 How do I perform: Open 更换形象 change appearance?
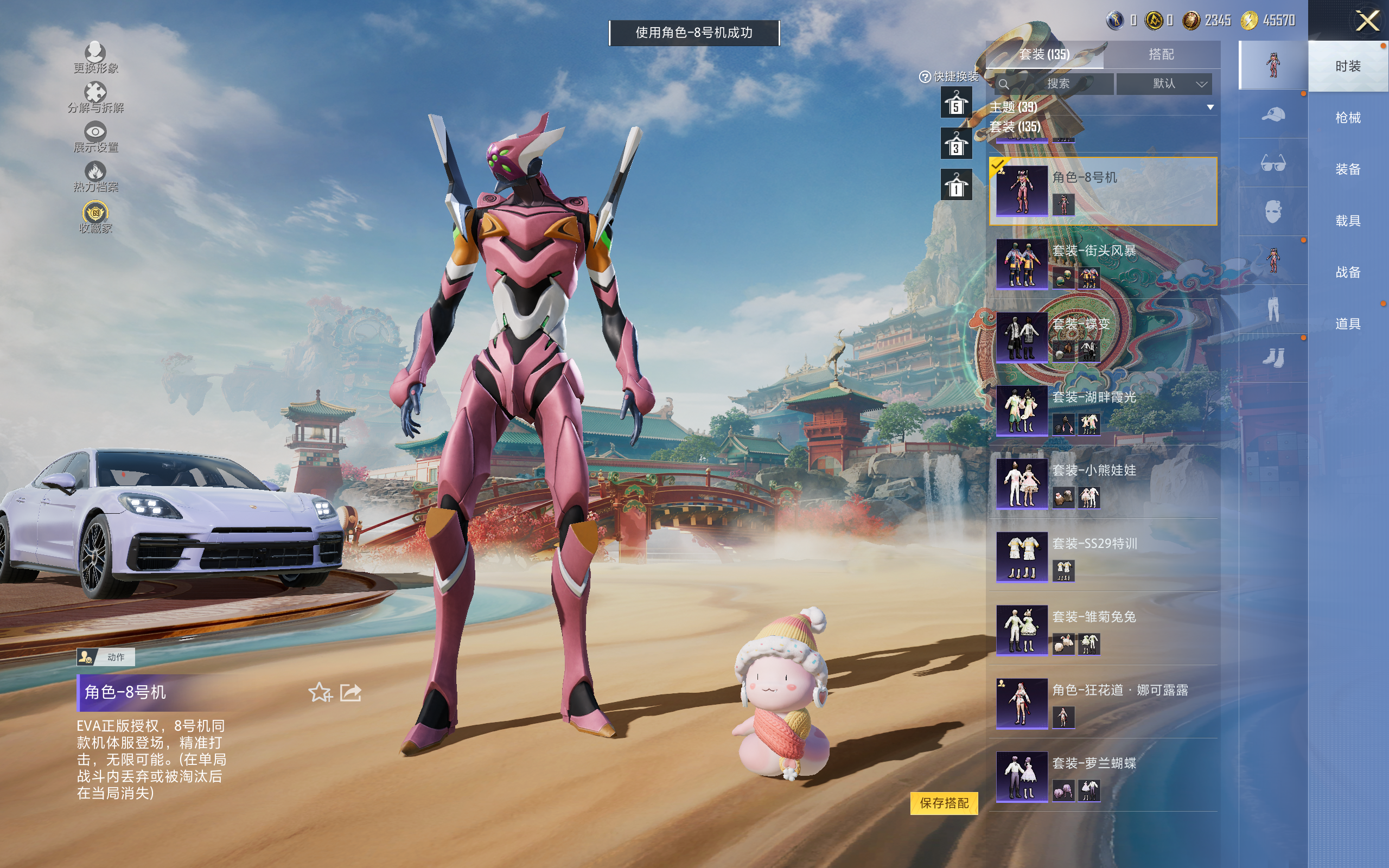(95, 58)
